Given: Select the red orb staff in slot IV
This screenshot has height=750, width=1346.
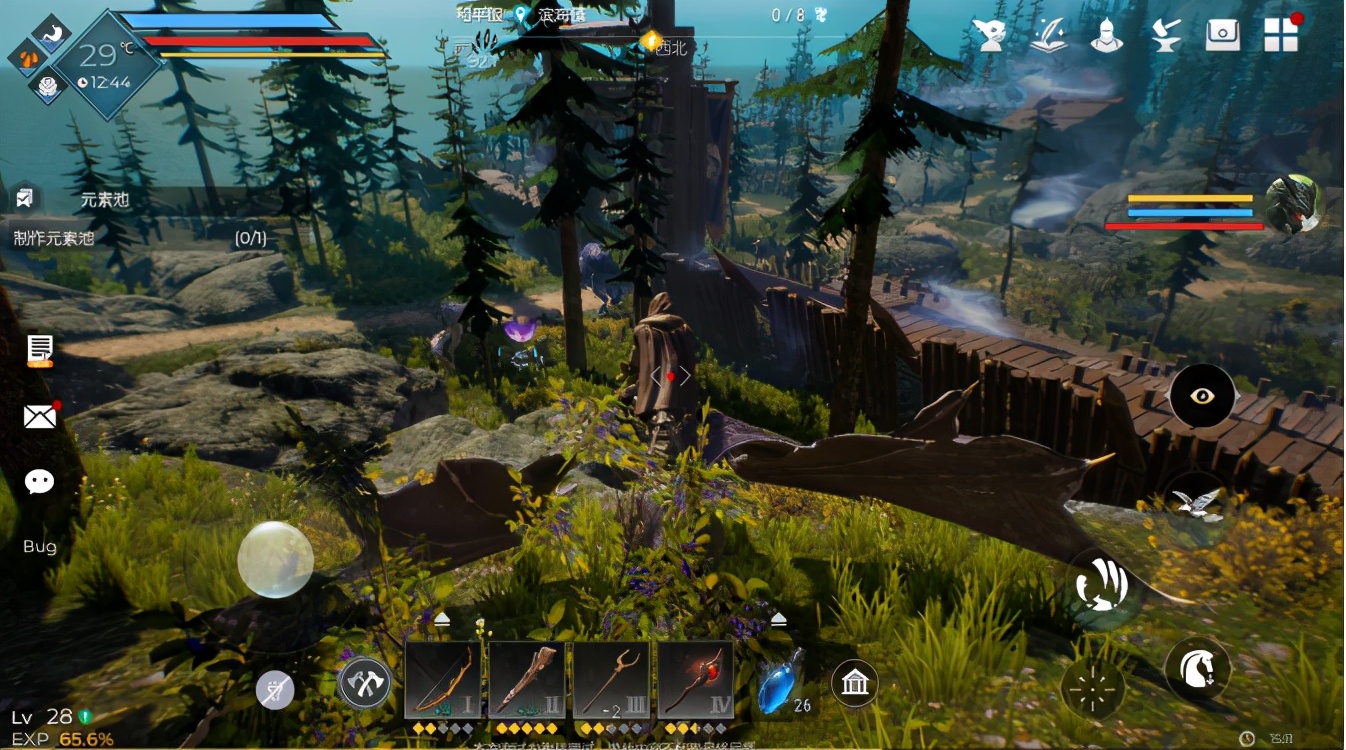Looking at the screenshot, I should point(695,680).
